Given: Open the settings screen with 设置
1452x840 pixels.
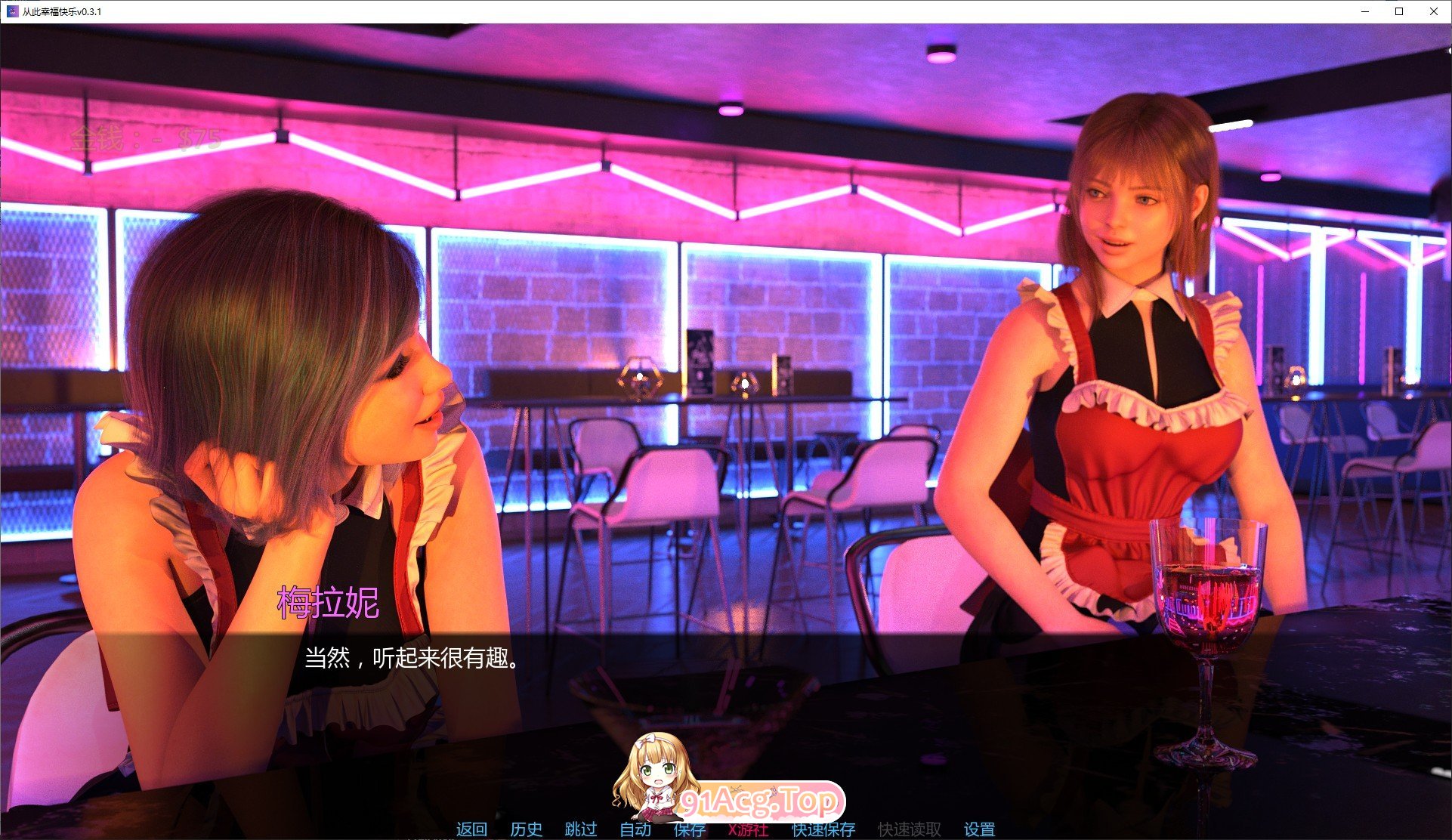Looking at the screenshot, I should coord(978,829).
